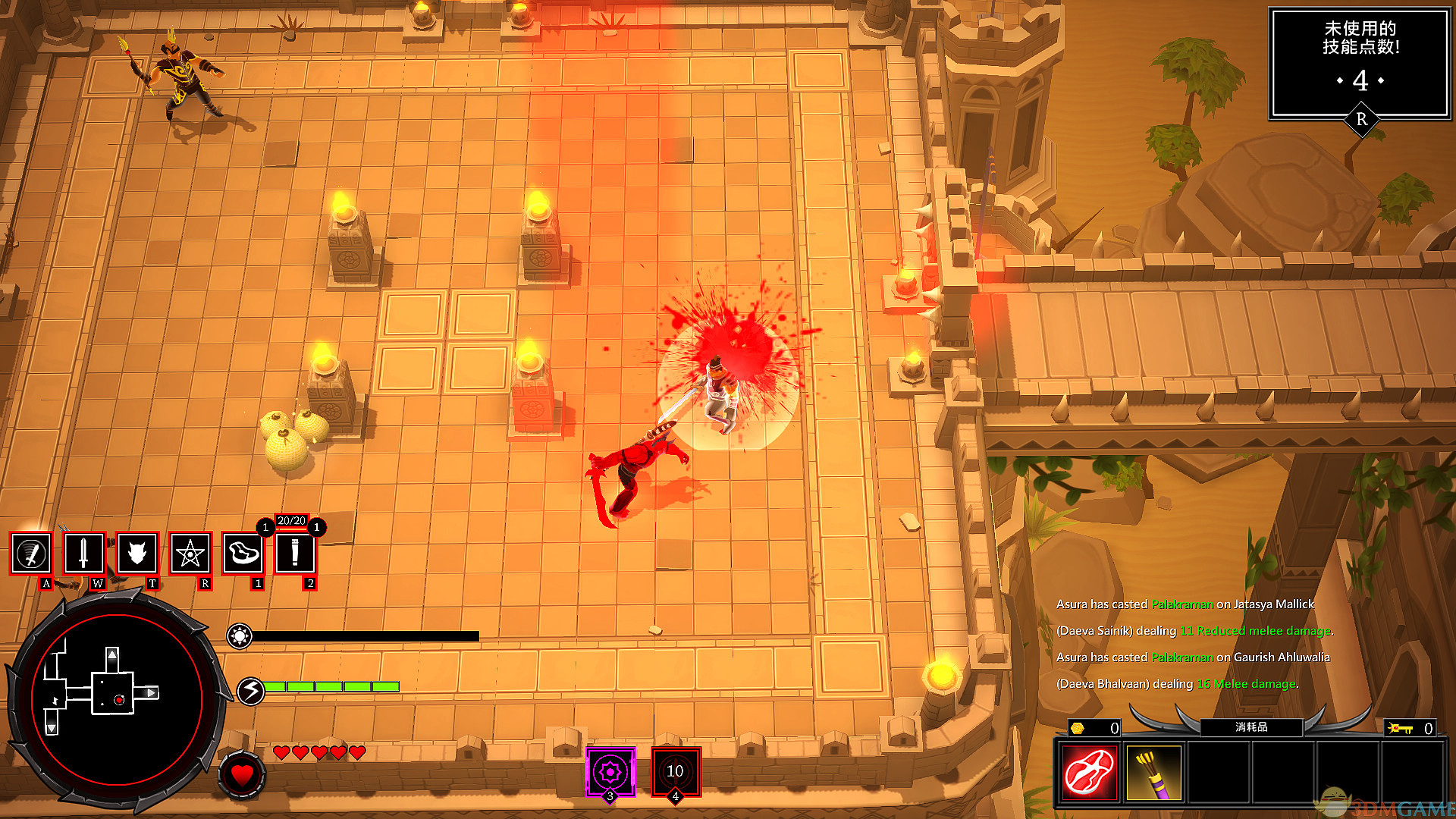Open the unused skill points panel showing 4
The width and height of the screenshot is (1456, 819).
click(1361, 64)
